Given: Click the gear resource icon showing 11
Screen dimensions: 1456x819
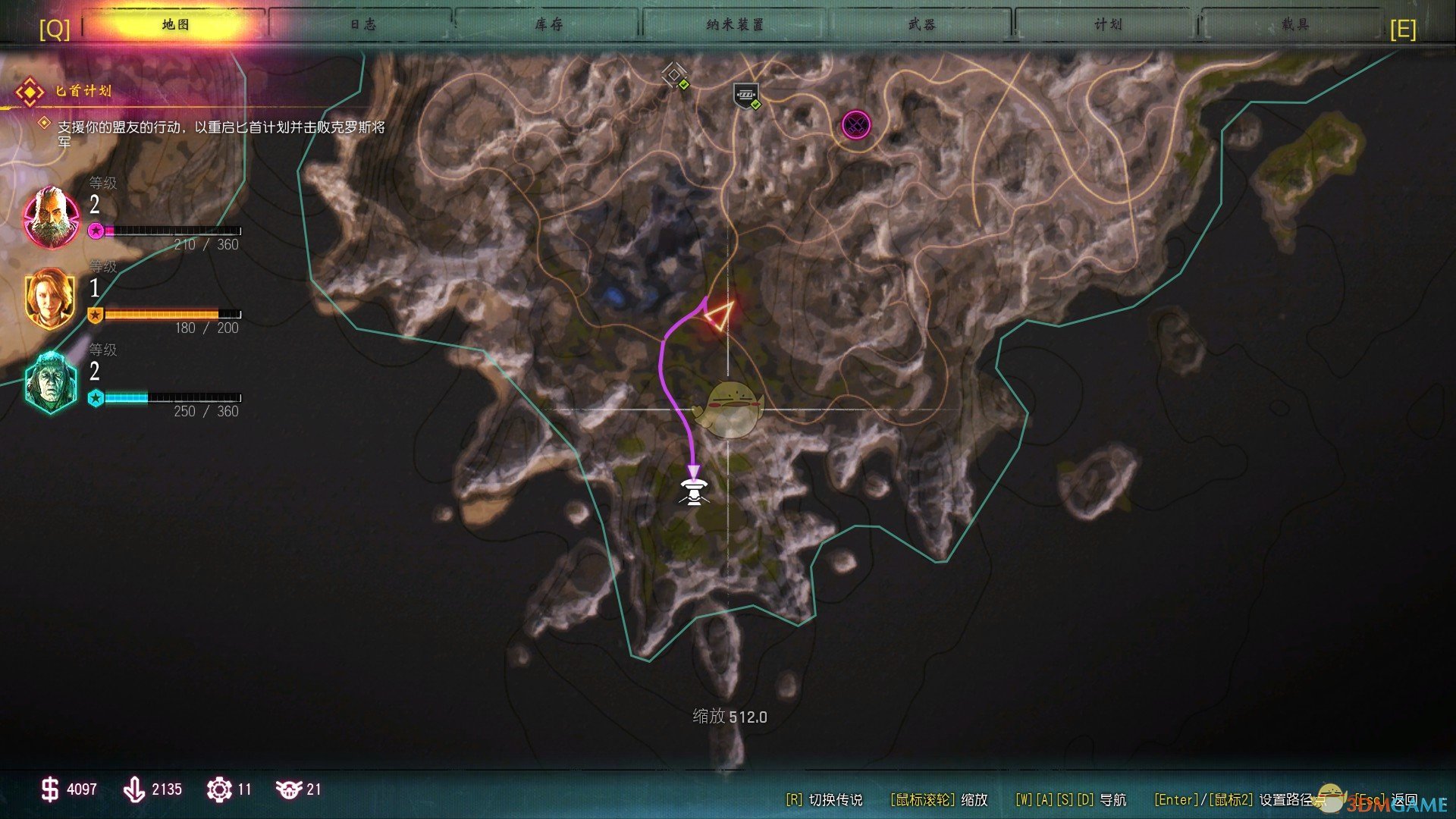Looking at the screenshot, I should 220,789.
